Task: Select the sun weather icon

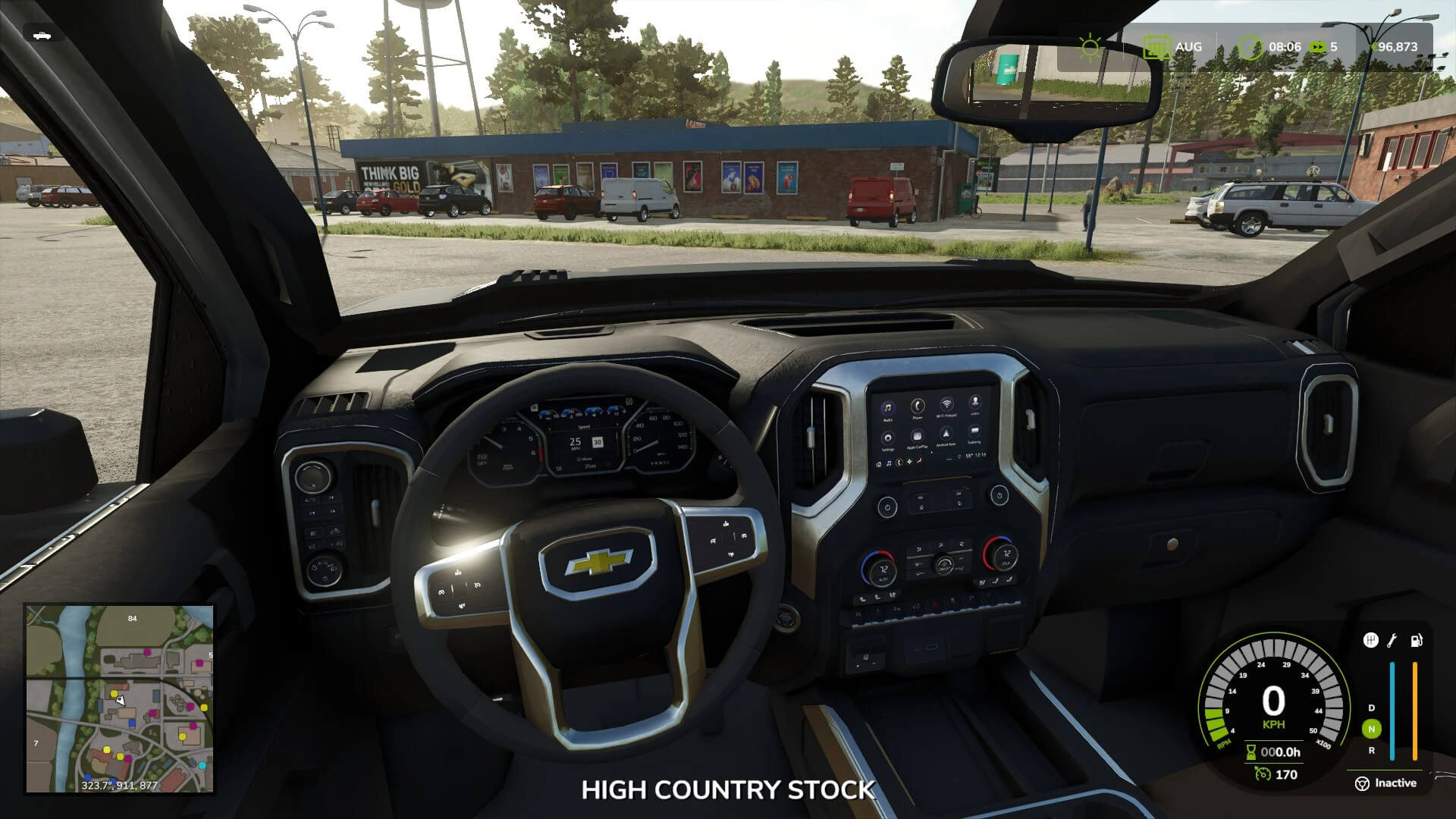Action: point(1090,47)
